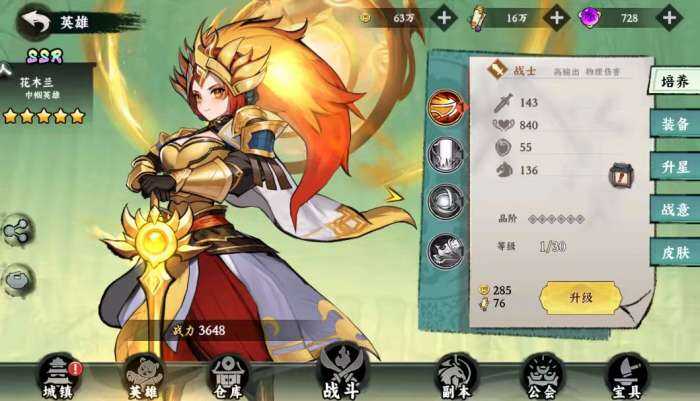Add more purple gems with plus button
Screen dimensions: 700x401
pos(666,17)
